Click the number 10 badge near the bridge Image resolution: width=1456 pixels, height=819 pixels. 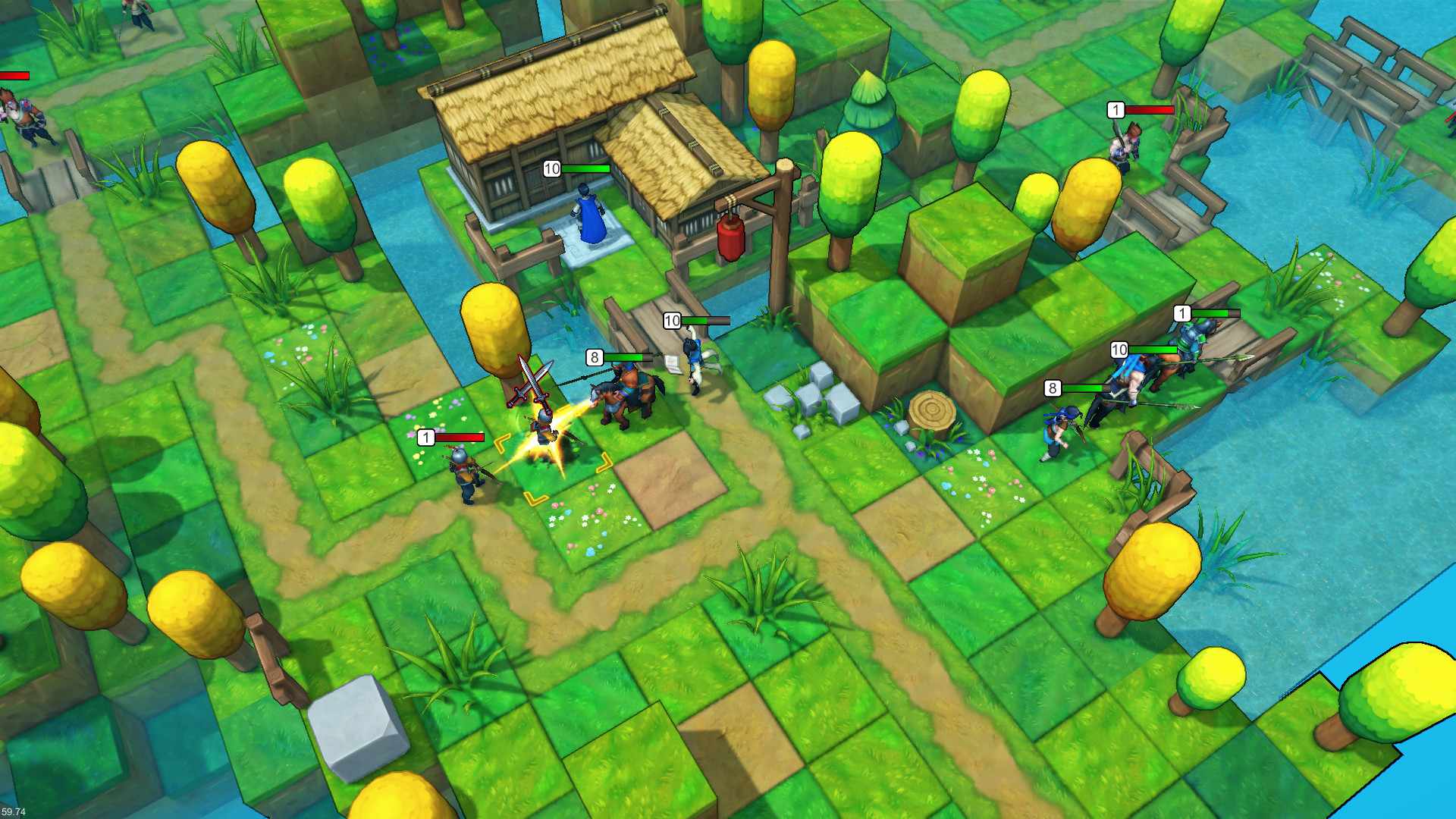(672, 319)
